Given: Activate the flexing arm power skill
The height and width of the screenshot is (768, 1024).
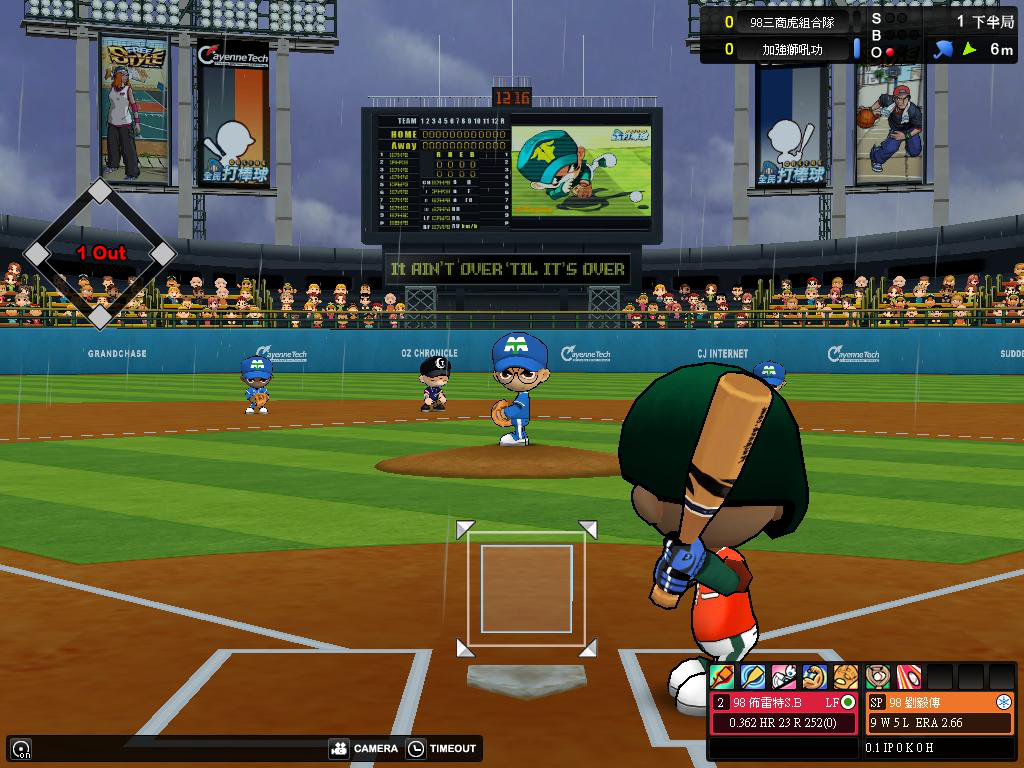Looking at the screenshot, I should click(x=815, y=677).
